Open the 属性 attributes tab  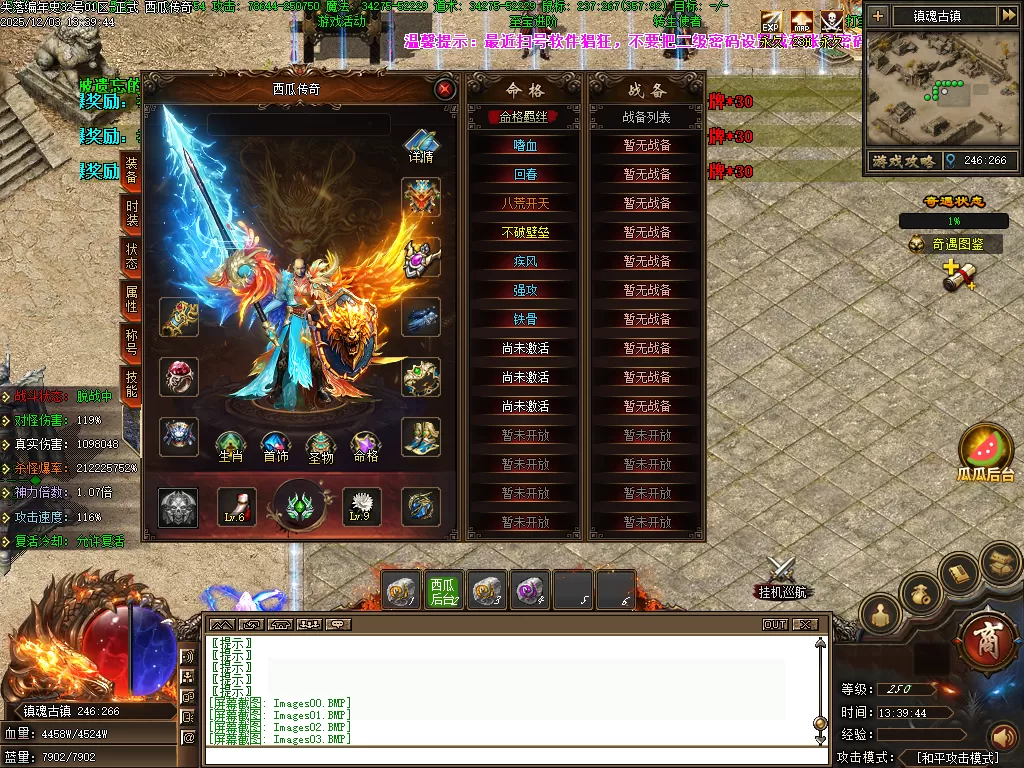click(x=131, y=299)
